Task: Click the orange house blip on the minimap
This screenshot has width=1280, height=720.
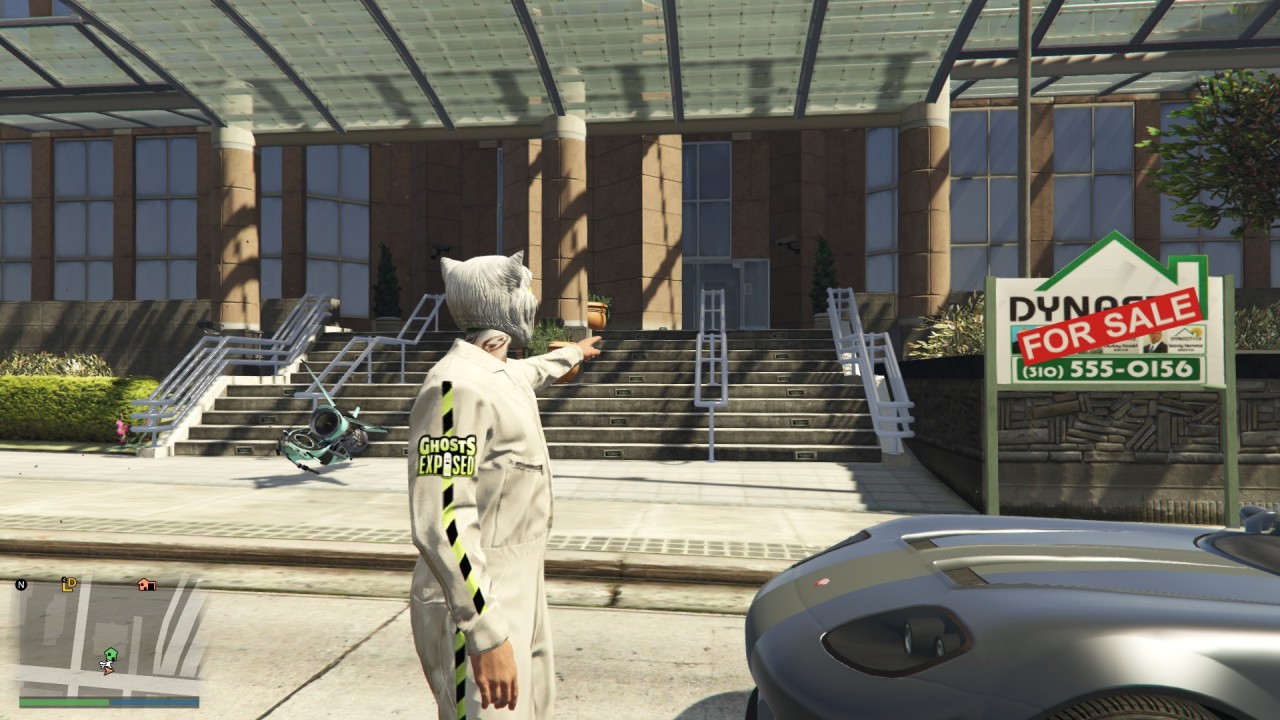Action: [146, 585]
